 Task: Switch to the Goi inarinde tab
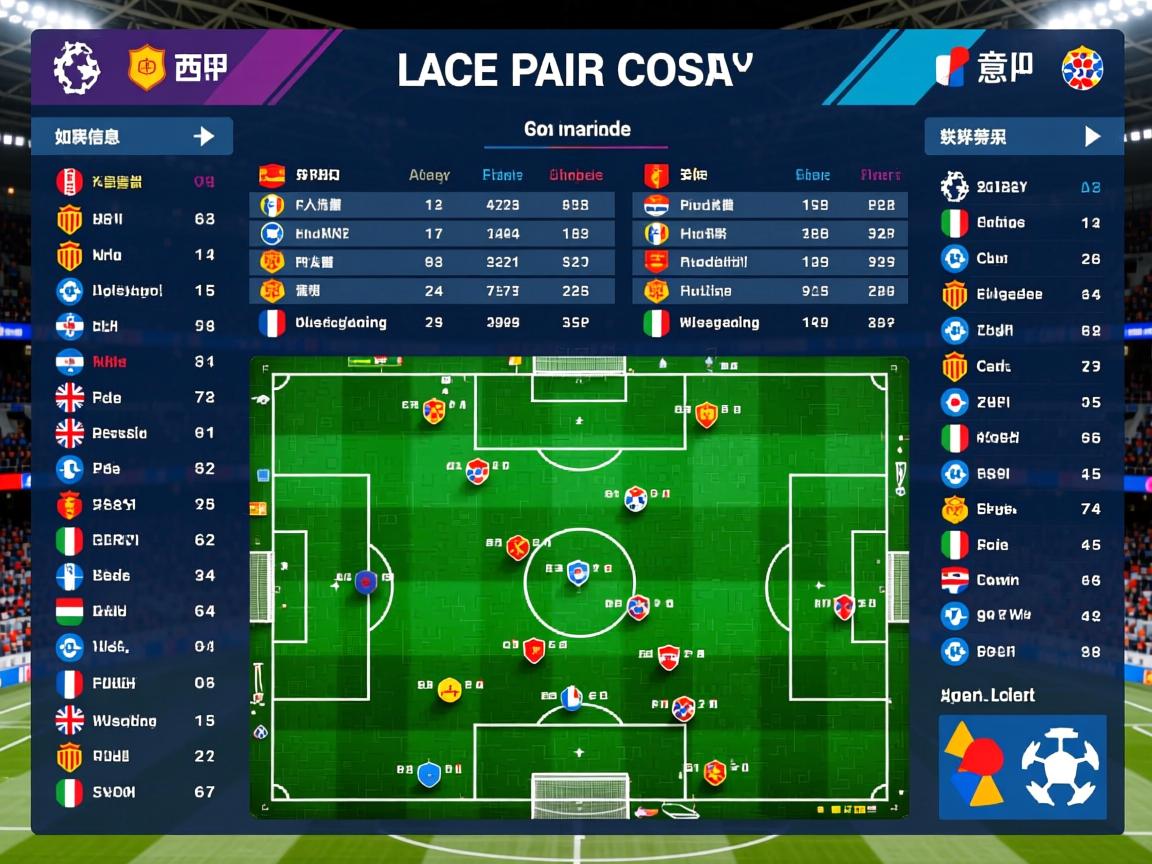click(x=577, y=130)
